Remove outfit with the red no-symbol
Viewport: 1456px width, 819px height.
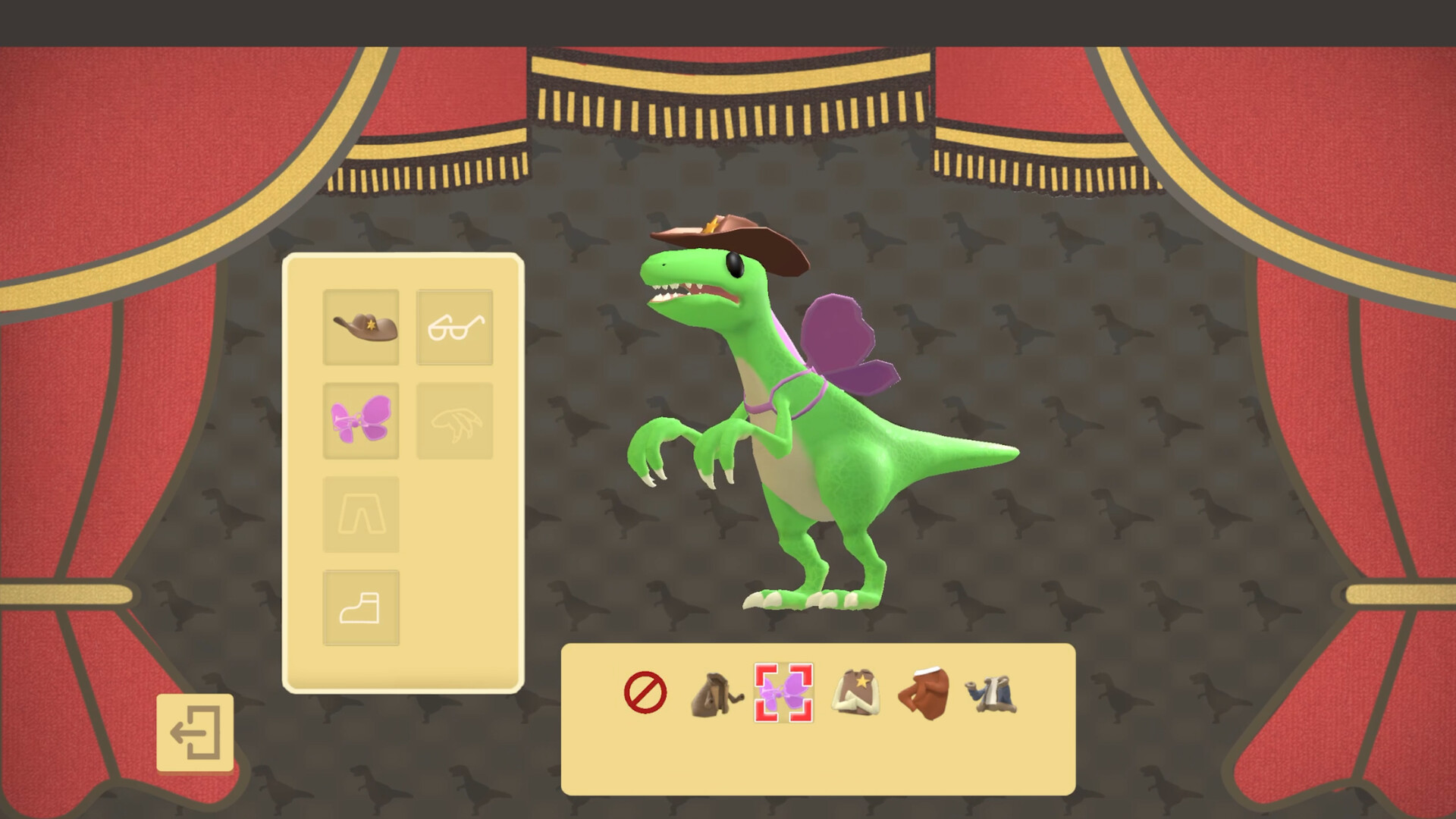[645, 692]
